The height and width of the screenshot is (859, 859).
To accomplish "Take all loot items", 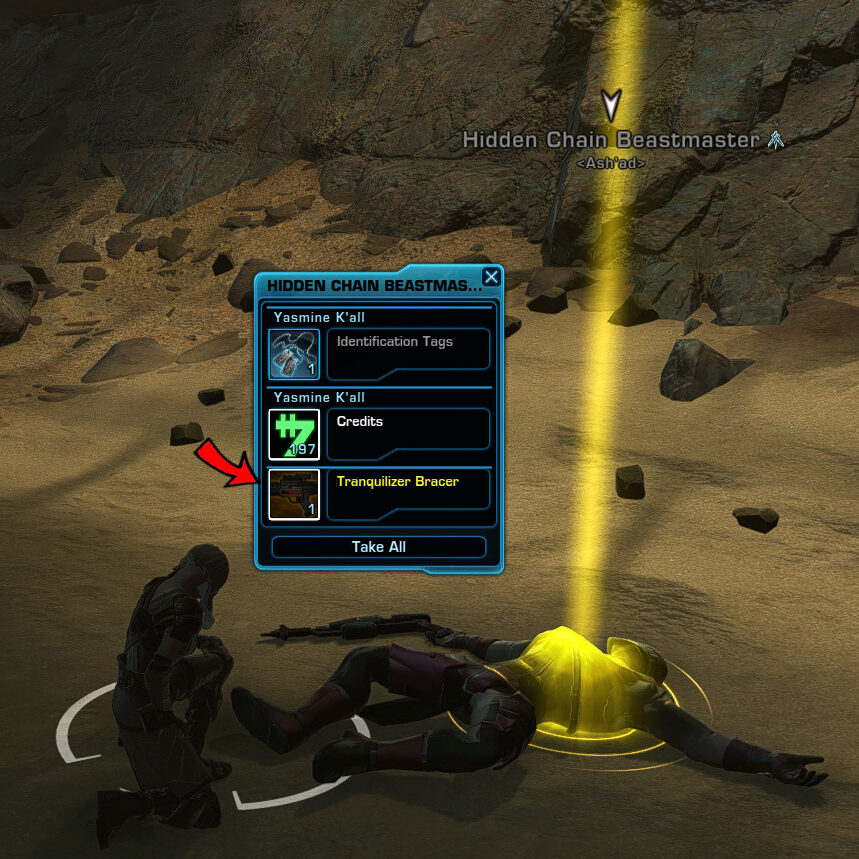I will click(379, 547).
